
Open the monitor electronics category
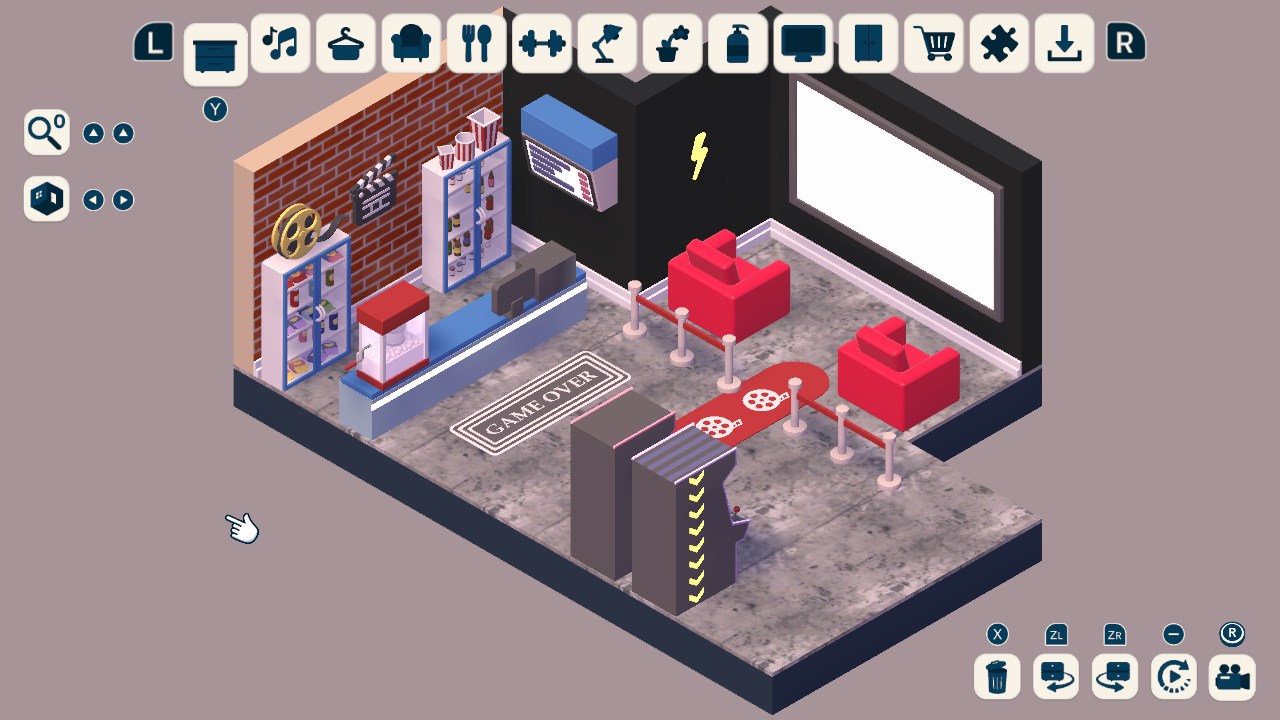803,44
